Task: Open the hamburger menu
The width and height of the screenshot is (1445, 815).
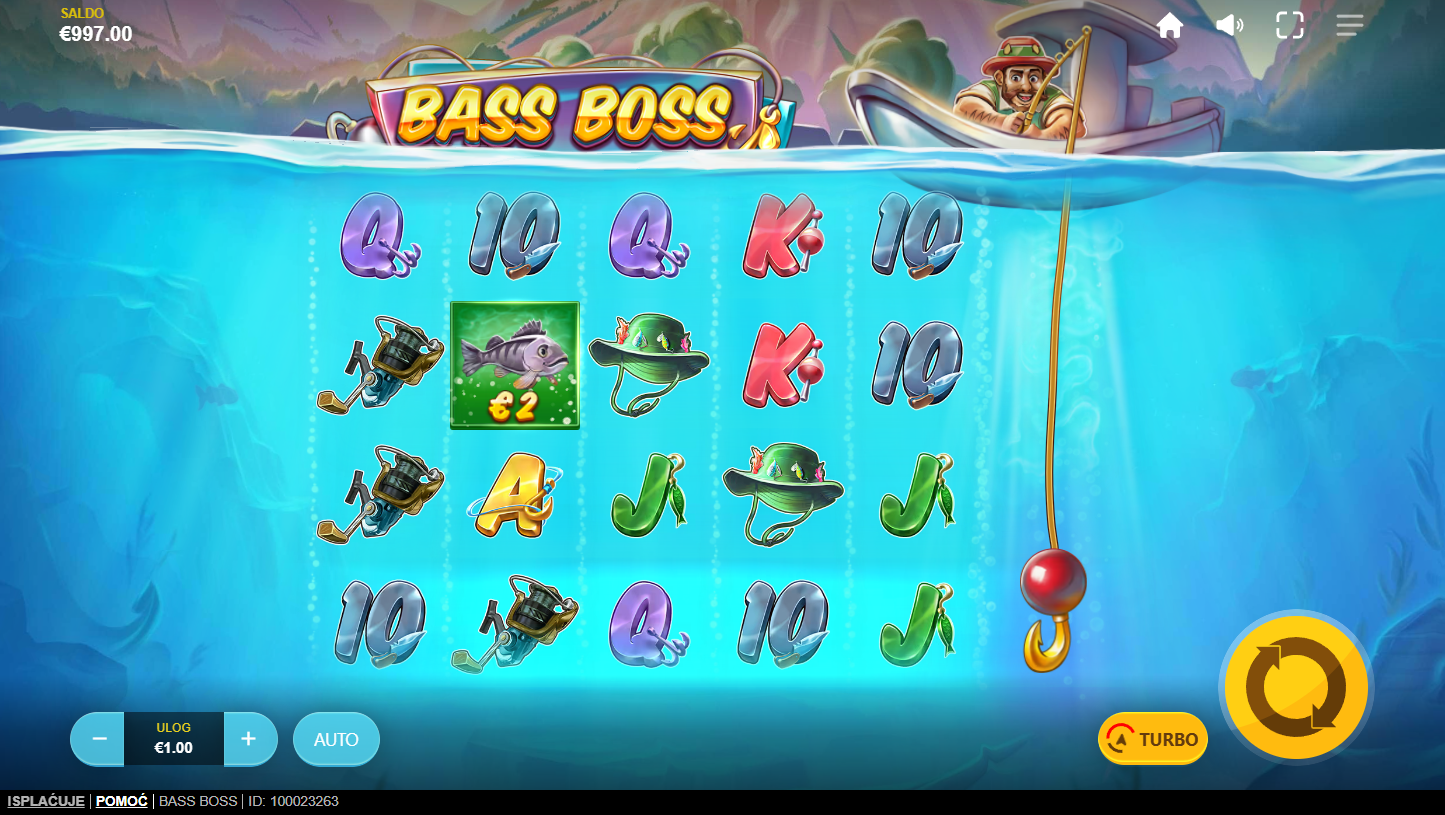Action: tap(1350, 26)
